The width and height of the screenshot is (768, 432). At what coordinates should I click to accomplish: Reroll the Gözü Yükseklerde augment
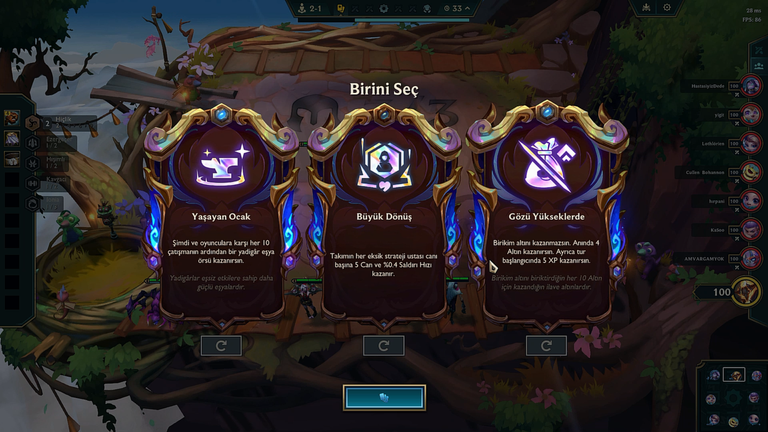click(x=546, y=346)
